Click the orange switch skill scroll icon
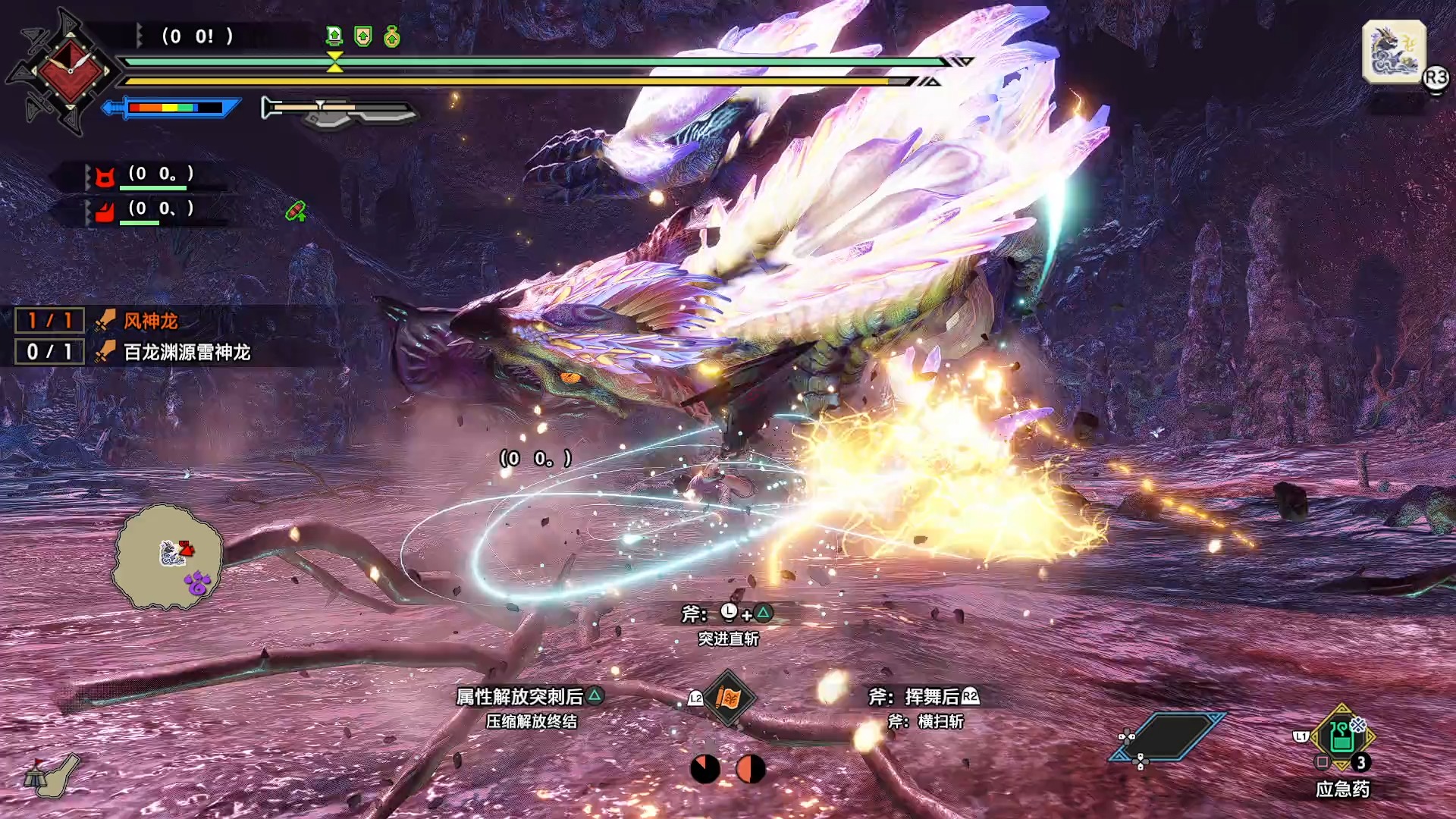 click(728, 698)
